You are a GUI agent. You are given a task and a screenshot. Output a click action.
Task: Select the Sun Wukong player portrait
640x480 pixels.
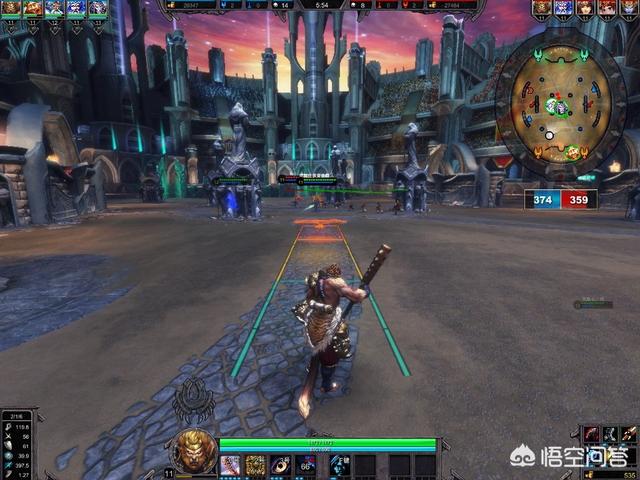(x=195, y=450)
